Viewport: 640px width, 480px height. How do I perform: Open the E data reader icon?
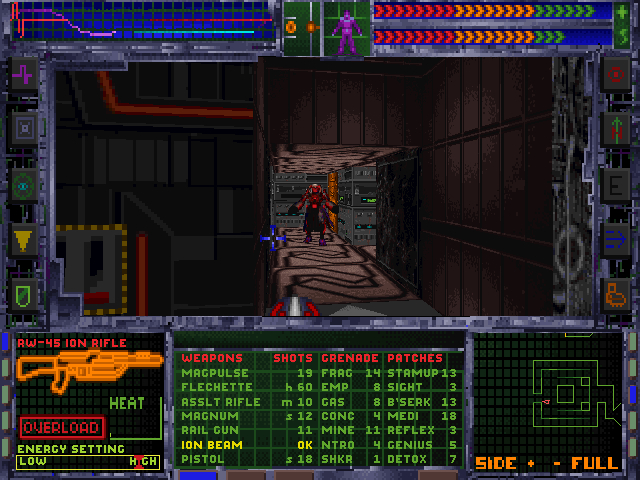pyautogui.click(x=613, y=184)
